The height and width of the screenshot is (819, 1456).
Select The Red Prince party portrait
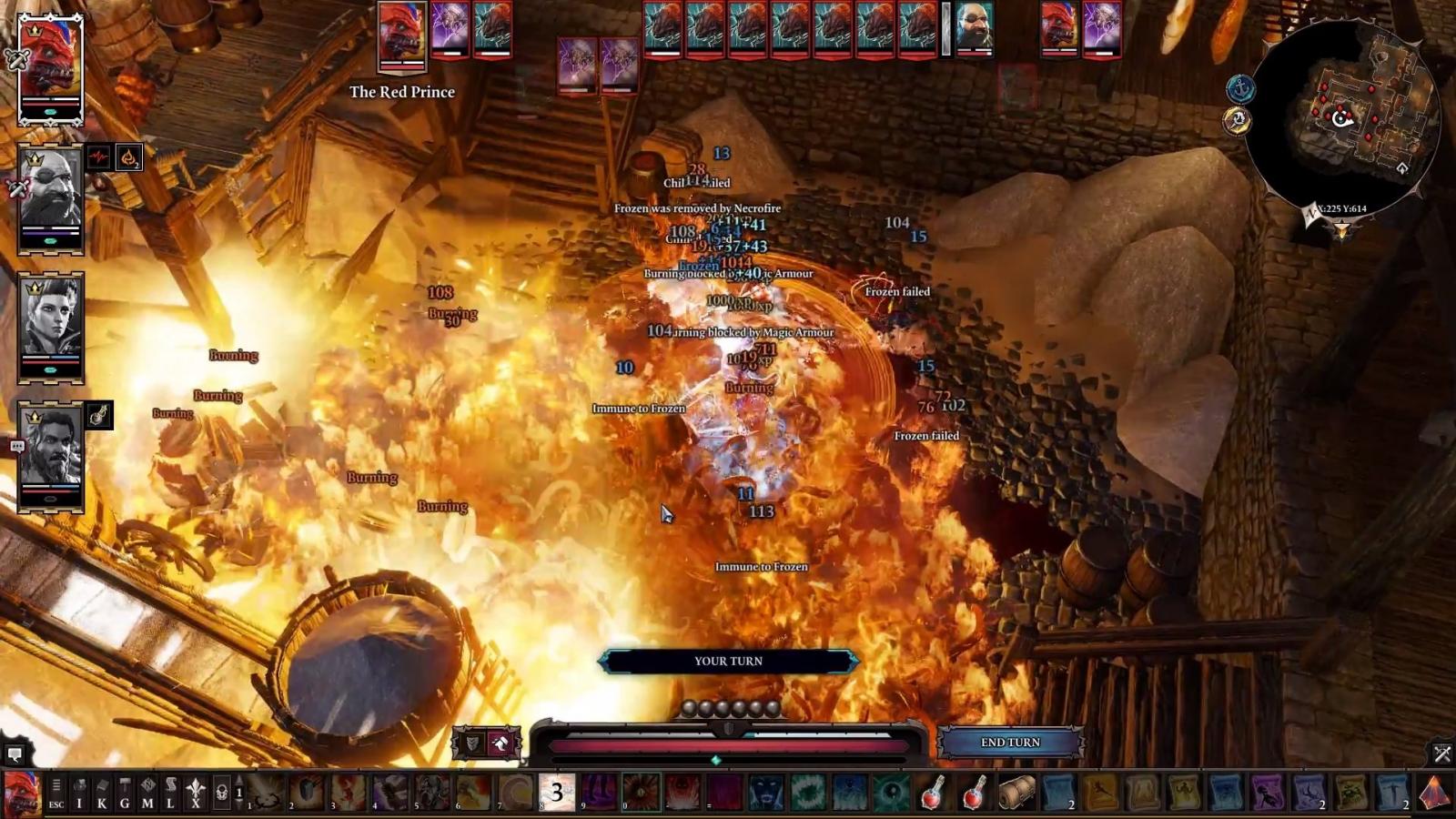(51, 68)
